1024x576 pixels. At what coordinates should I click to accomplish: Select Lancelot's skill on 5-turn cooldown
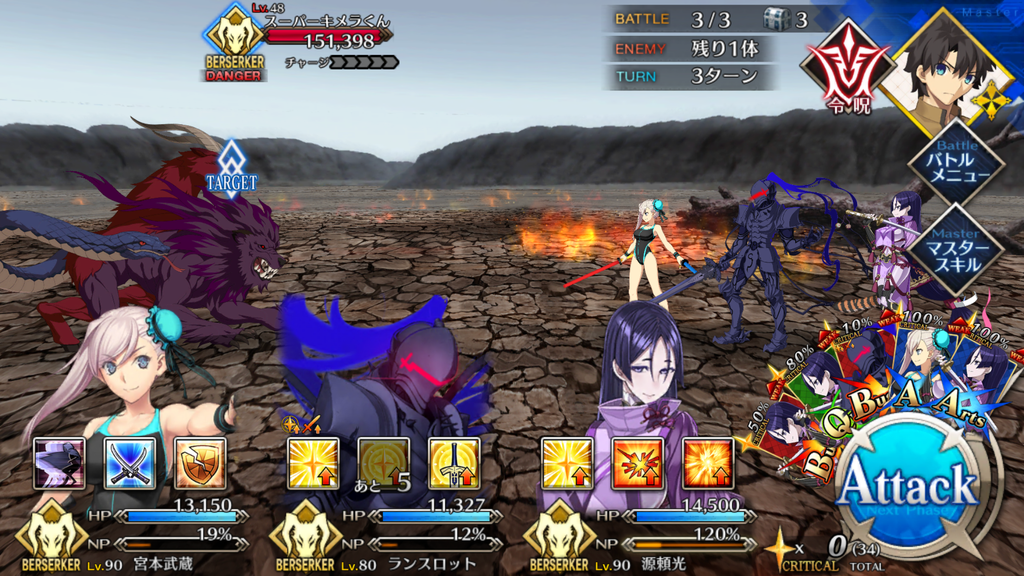pos(384,463)
